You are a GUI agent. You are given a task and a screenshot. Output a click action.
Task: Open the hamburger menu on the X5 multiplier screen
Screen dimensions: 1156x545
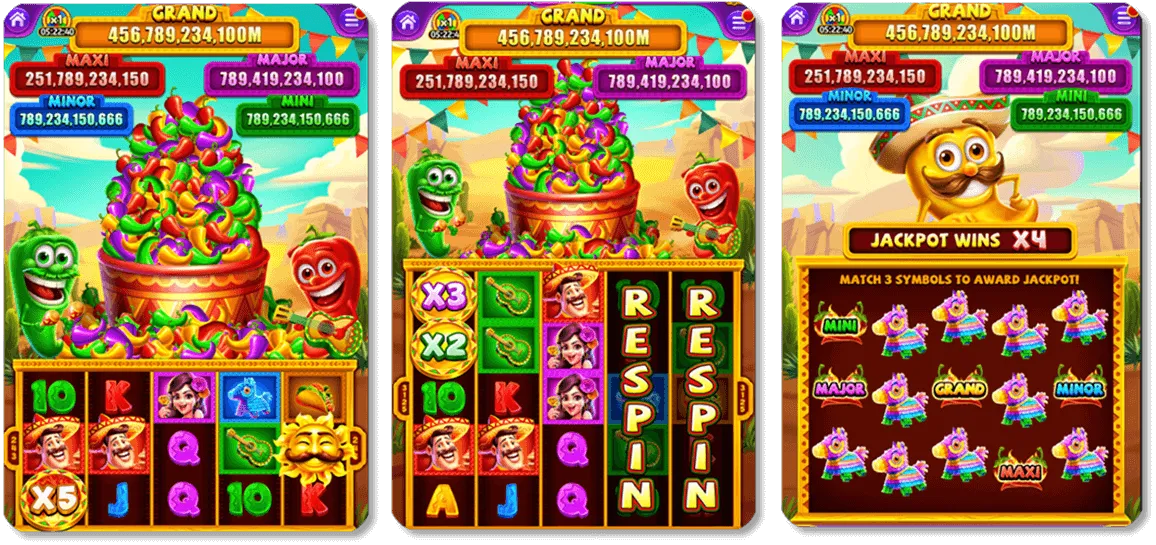coord(350,19)
